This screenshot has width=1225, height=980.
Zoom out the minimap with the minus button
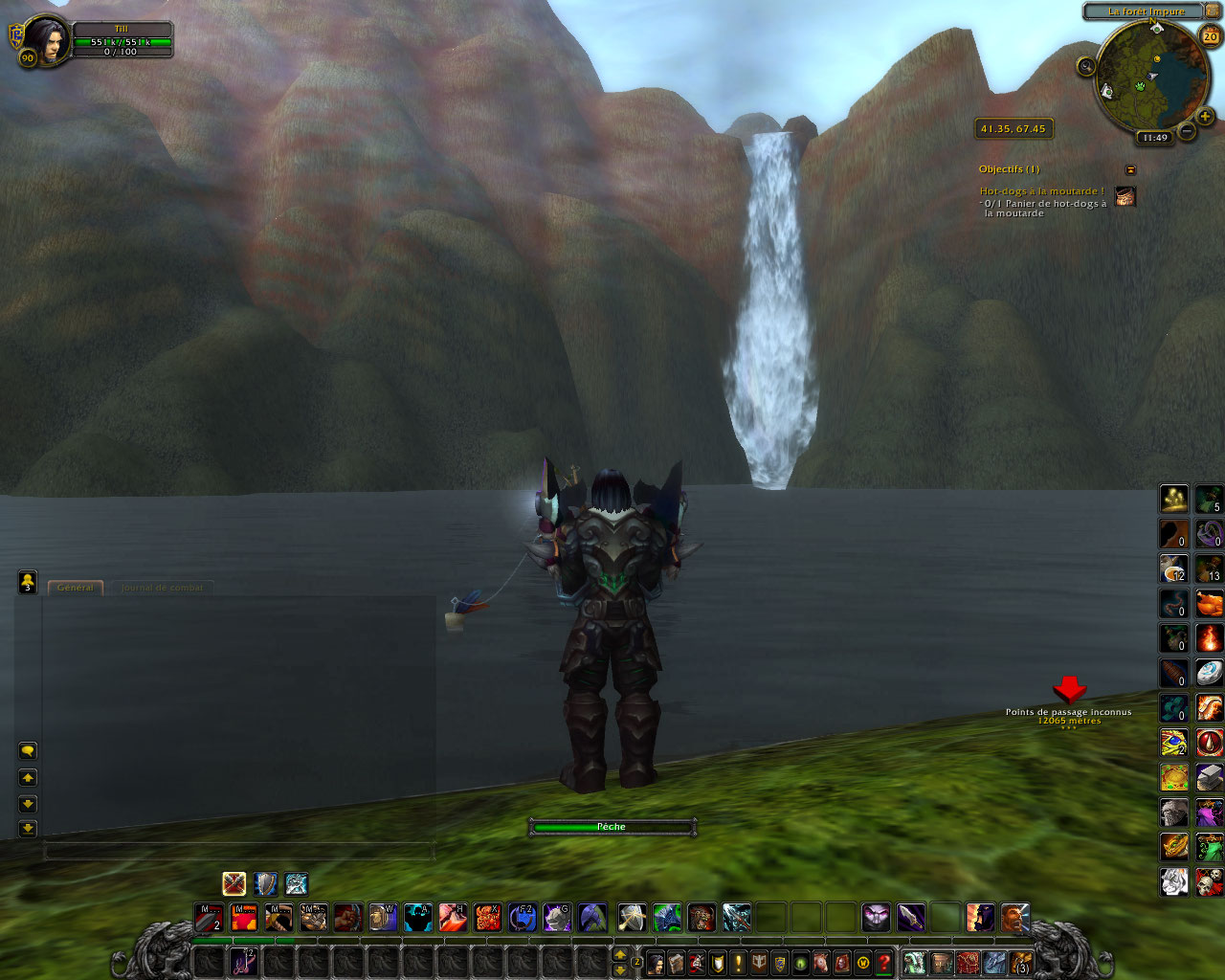1187,130
